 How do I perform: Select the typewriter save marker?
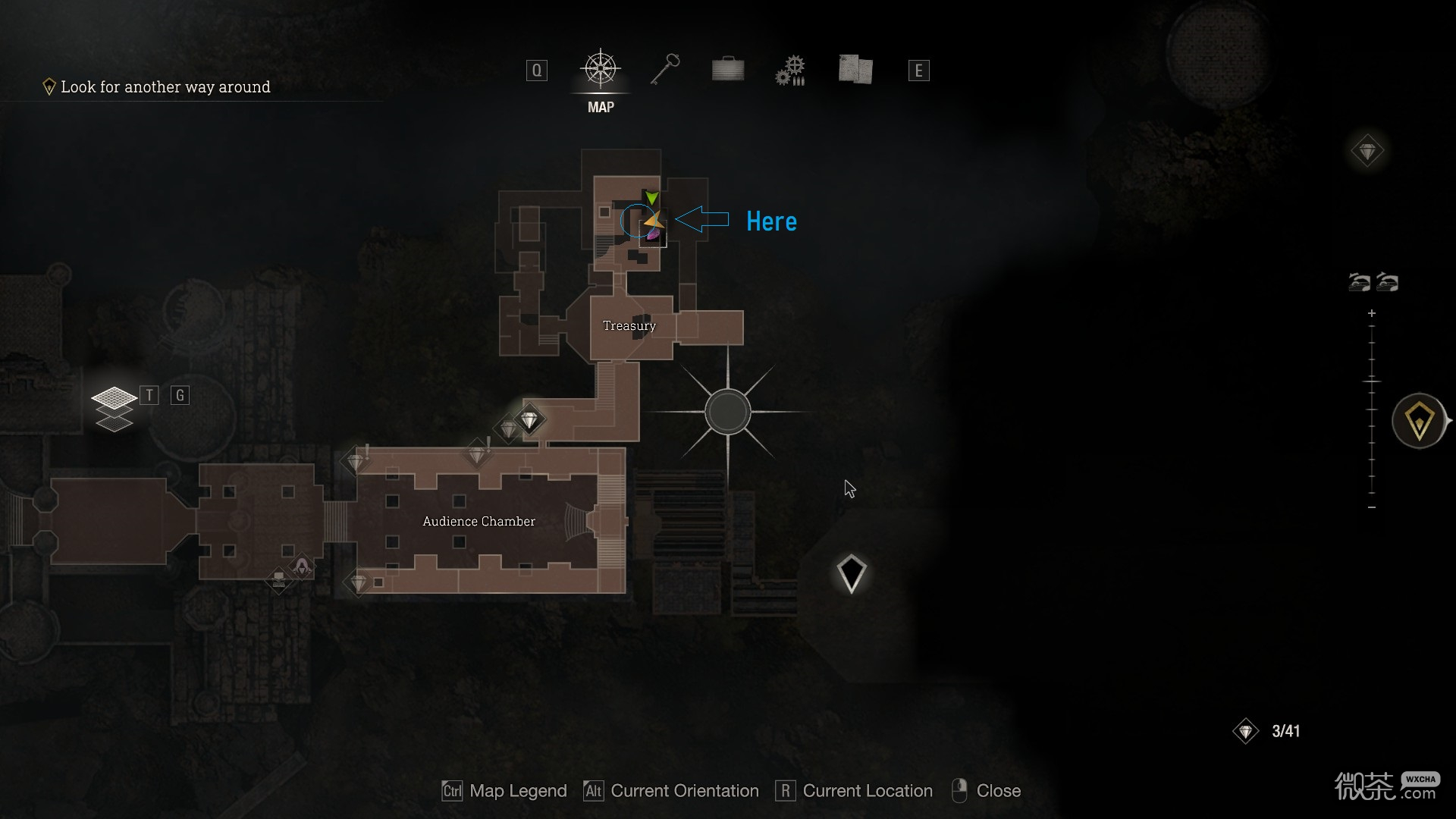(x=279, y=580)
